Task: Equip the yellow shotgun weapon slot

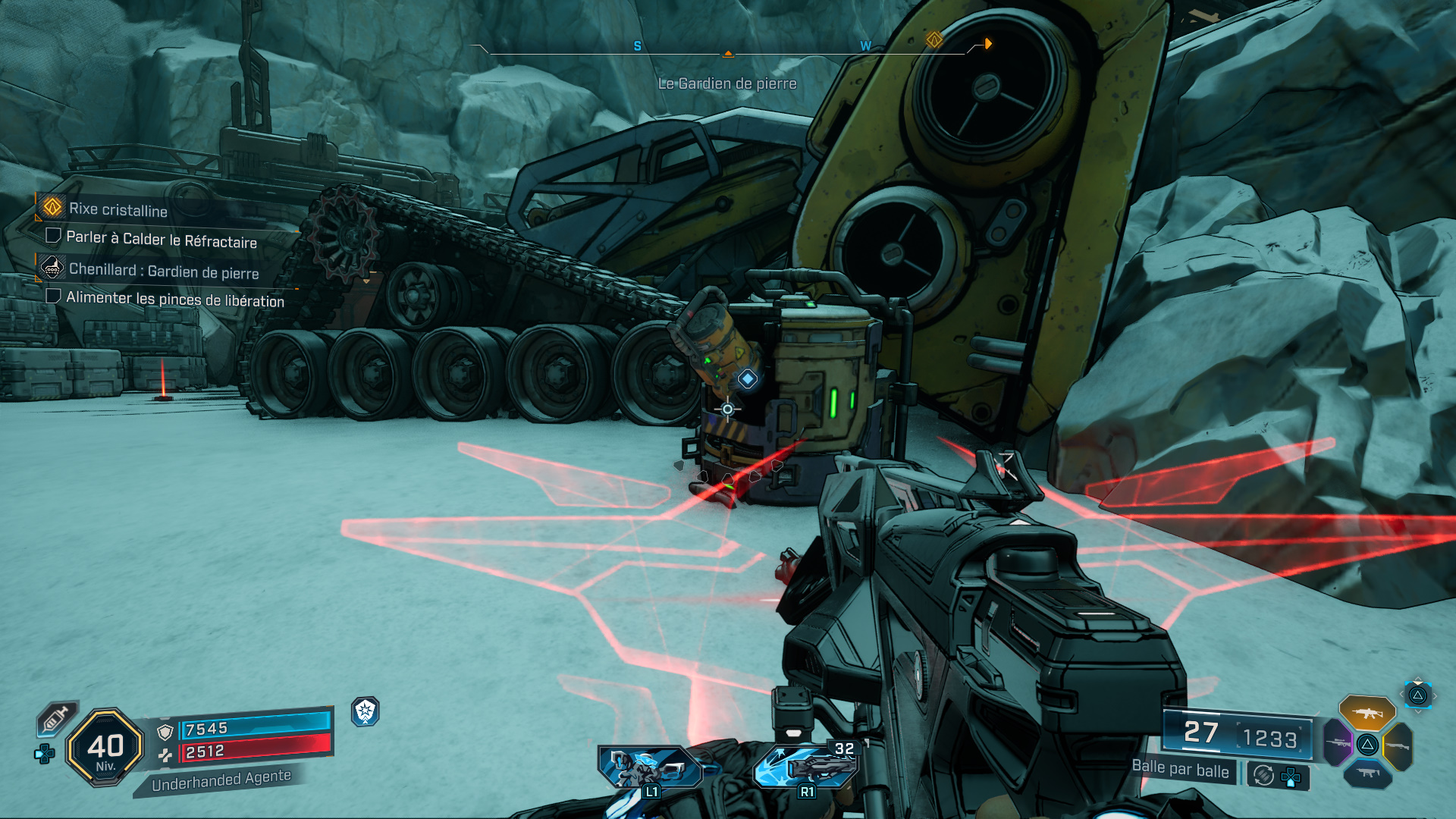Action: (1397, 746)
